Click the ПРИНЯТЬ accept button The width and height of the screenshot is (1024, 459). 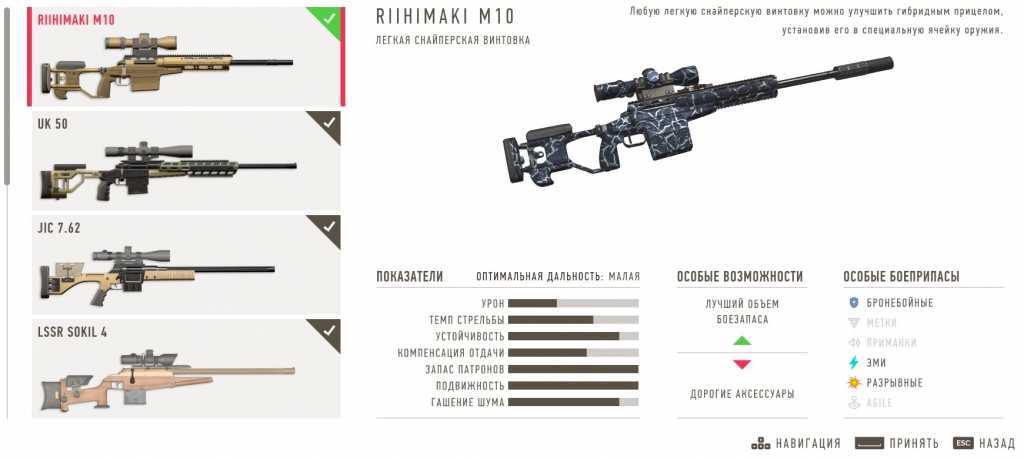(x=897, y=443)
